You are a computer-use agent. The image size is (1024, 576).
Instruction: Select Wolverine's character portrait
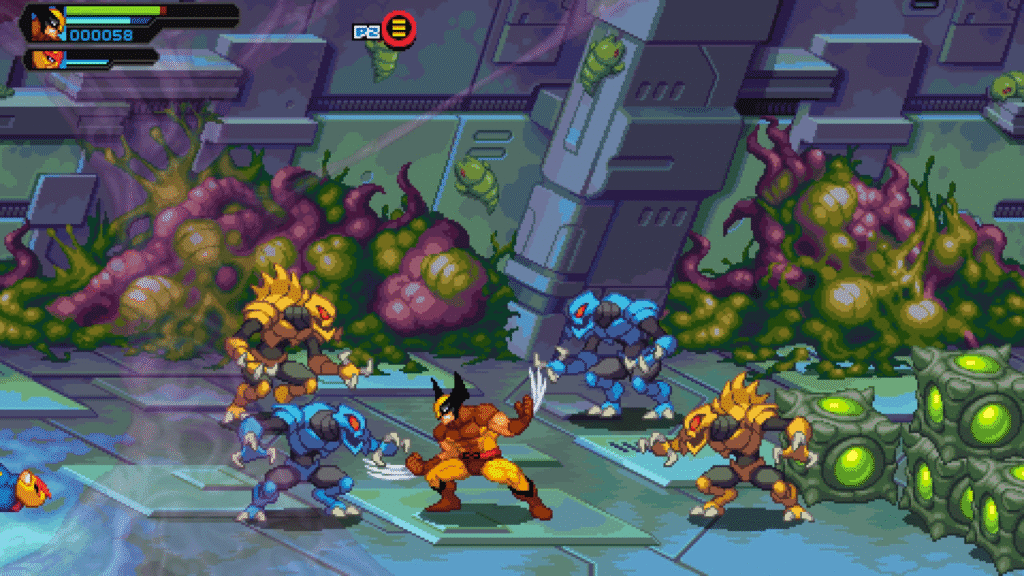coord(46,22)
